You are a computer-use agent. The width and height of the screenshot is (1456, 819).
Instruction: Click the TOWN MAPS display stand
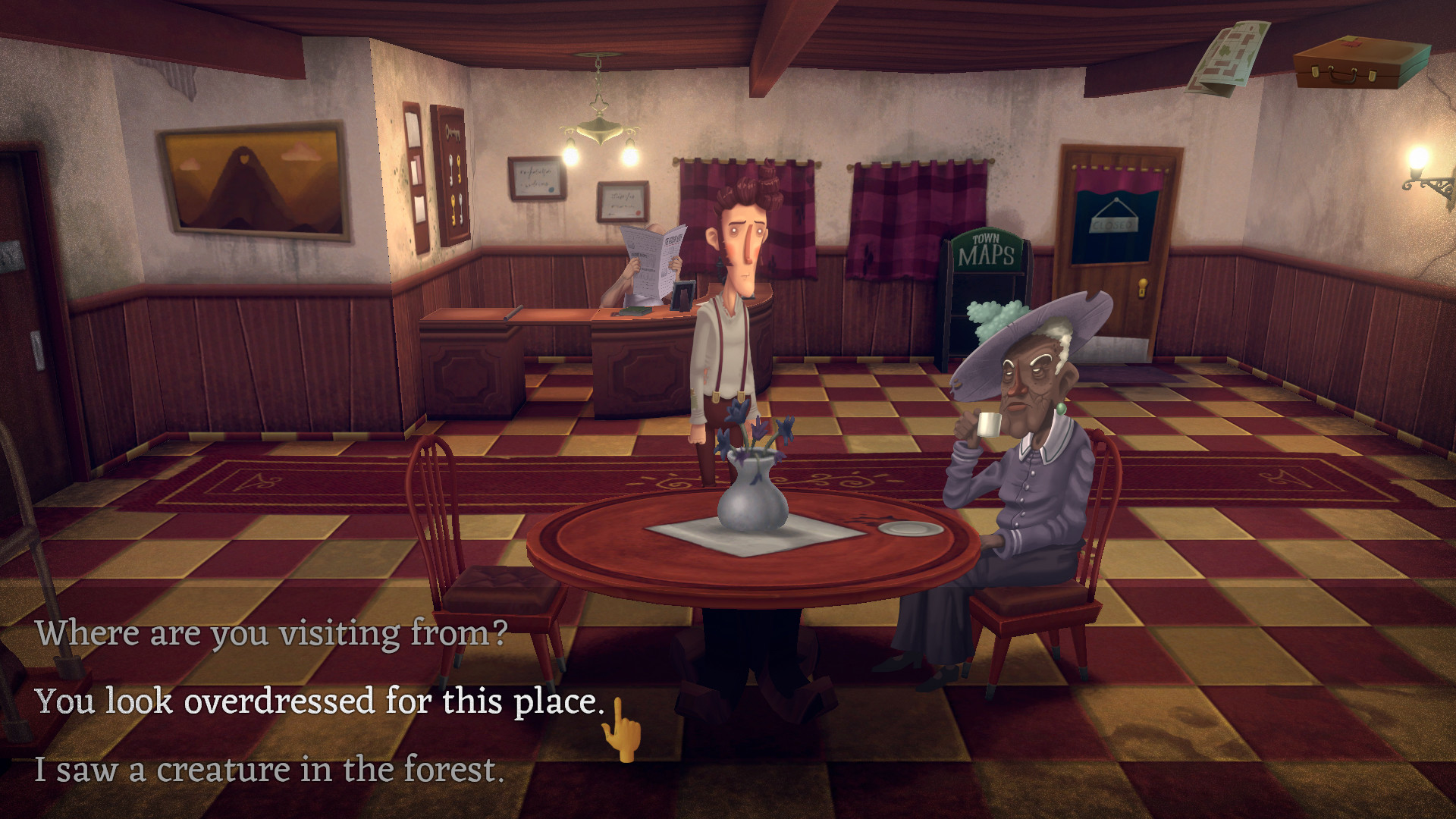986,250
